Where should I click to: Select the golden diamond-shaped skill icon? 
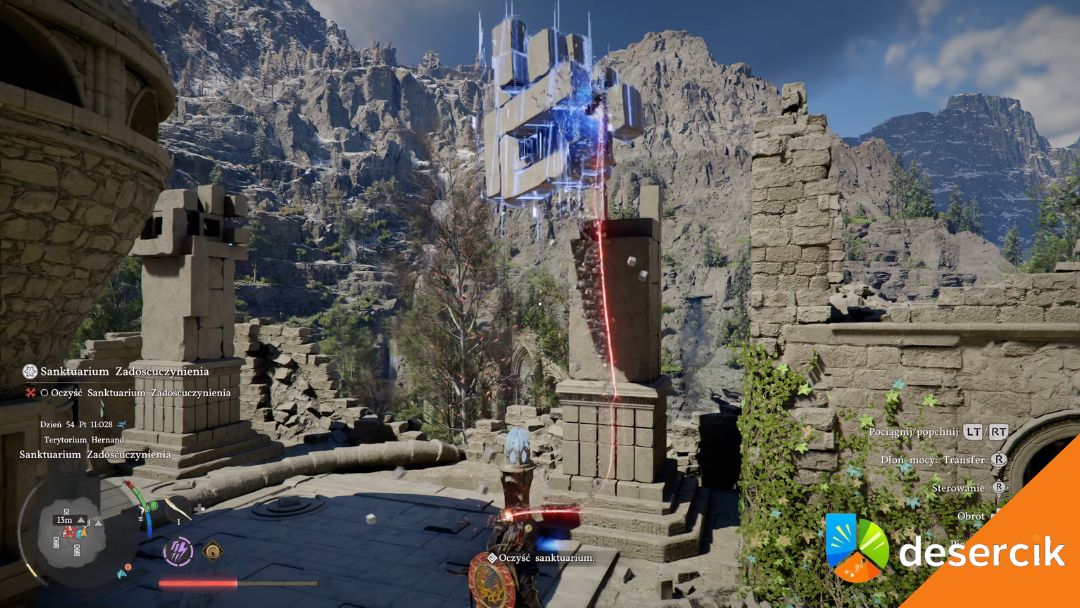coord(212,549)
